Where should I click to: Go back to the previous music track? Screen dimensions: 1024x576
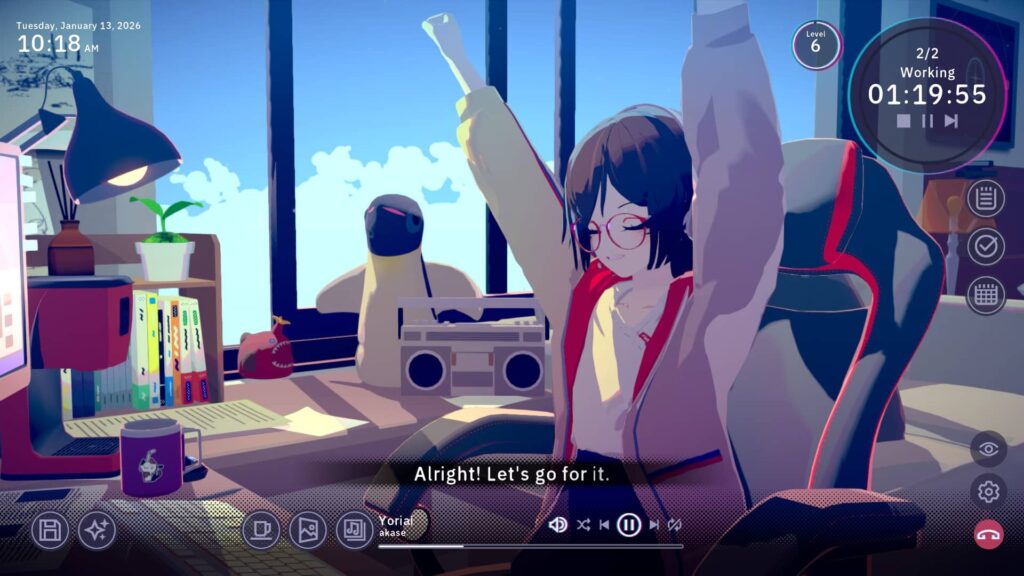tap(604, 524)
